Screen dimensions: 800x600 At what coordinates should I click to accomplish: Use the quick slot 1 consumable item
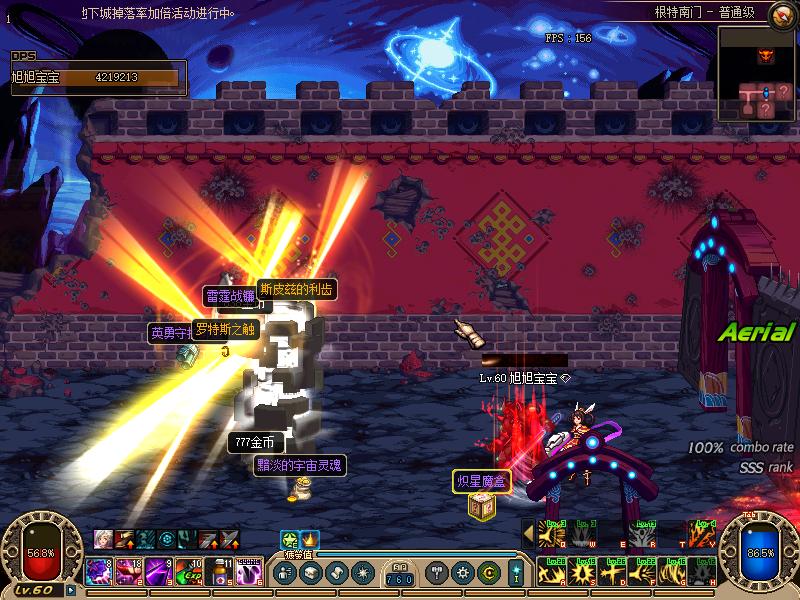[99, 571]
